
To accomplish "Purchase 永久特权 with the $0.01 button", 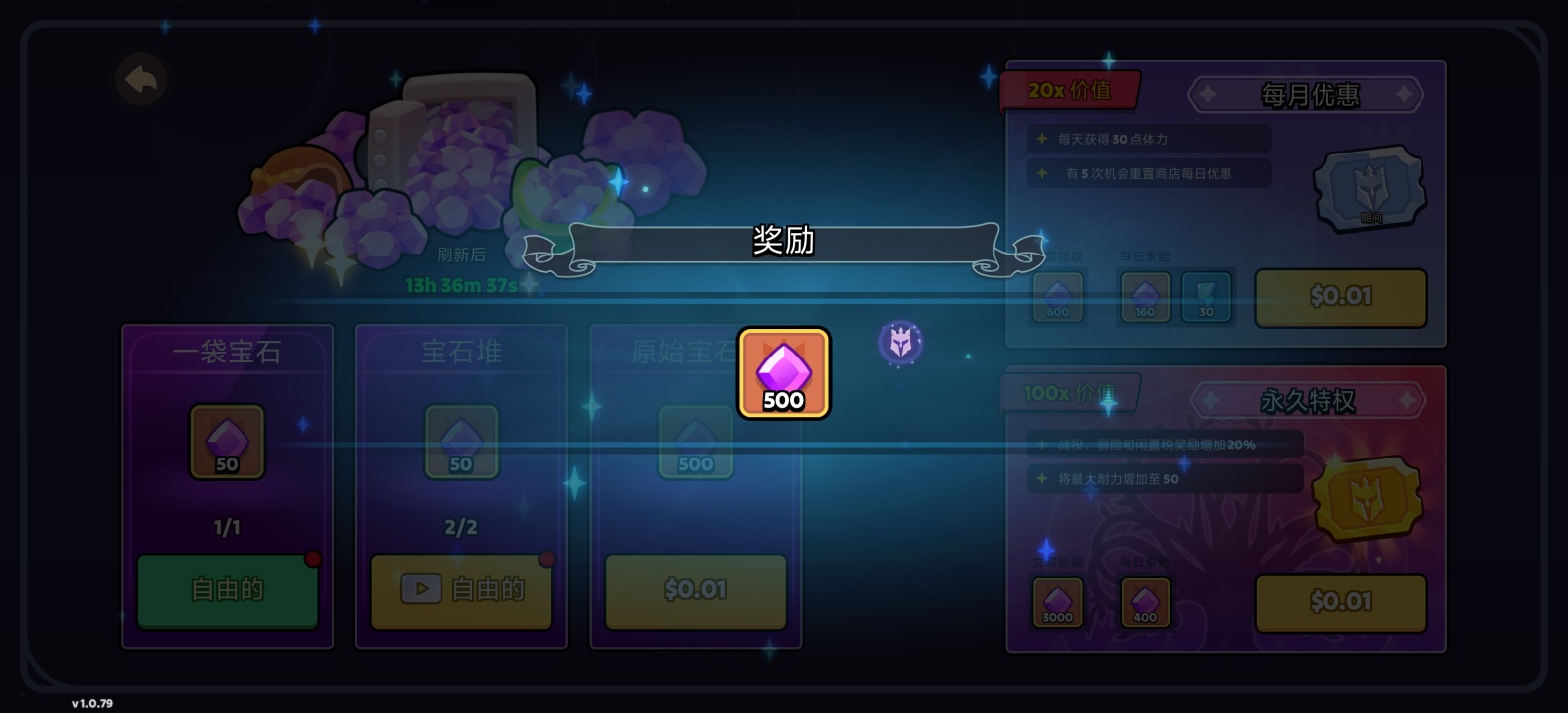I will click(x=1340, y=603).
